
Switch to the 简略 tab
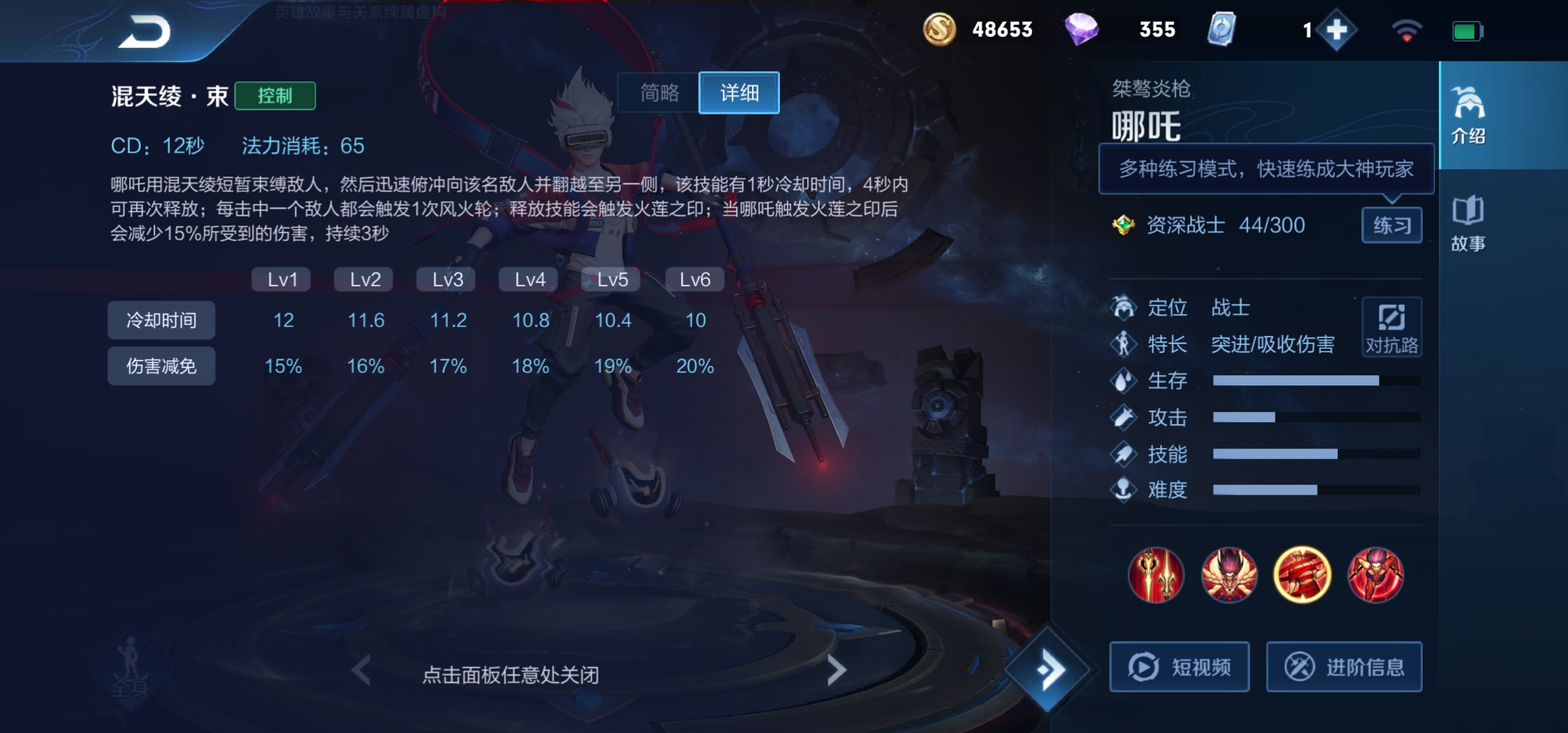coord(658,93)
